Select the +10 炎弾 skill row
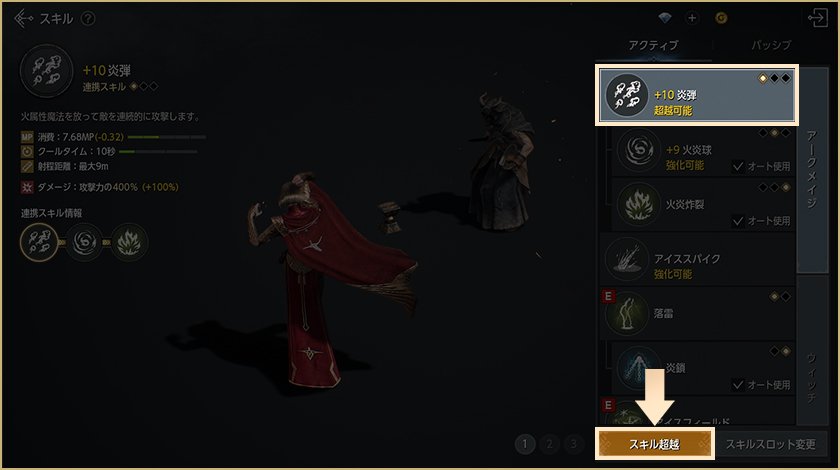 [696, 95]
